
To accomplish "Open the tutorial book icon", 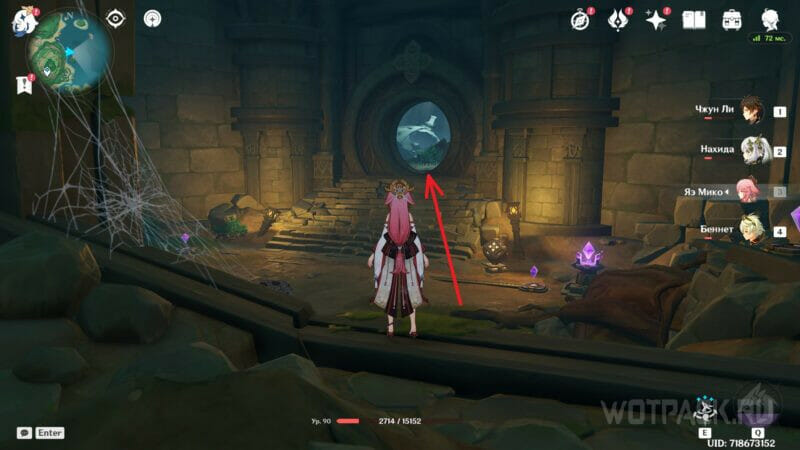I will (x=694, y=19).
